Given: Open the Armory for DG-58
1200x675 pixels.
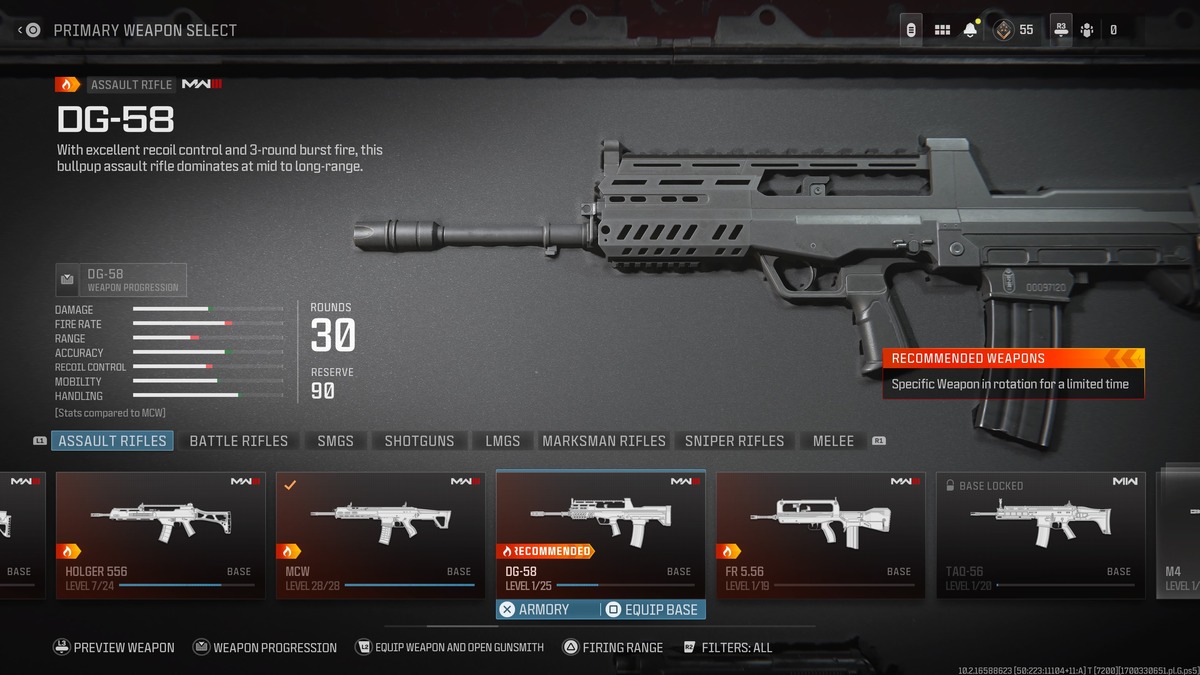Looking at the screenshot, I should (x=535, y=609).
